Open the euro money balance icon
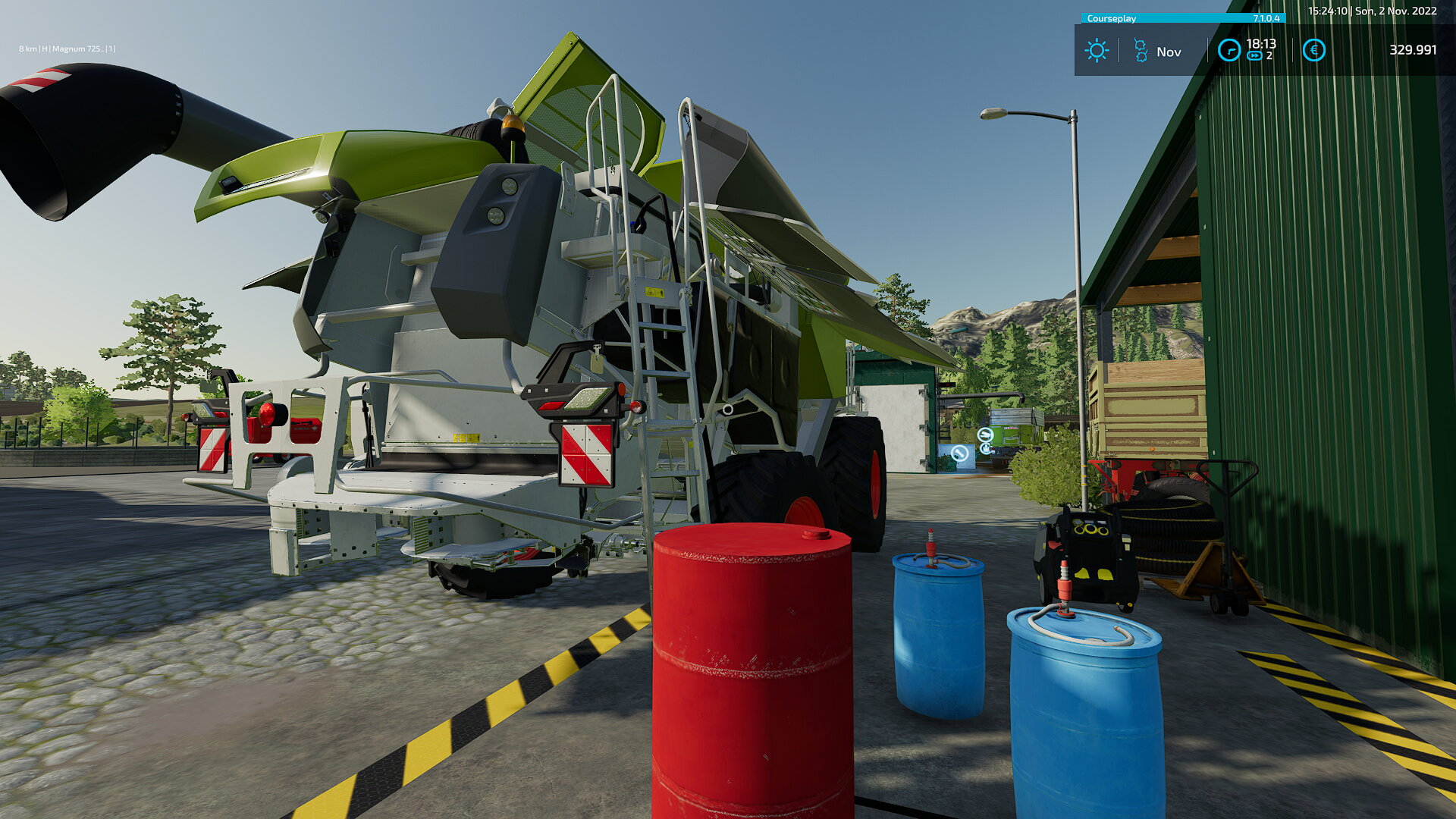1456x819 pixels. point(1313,51)
